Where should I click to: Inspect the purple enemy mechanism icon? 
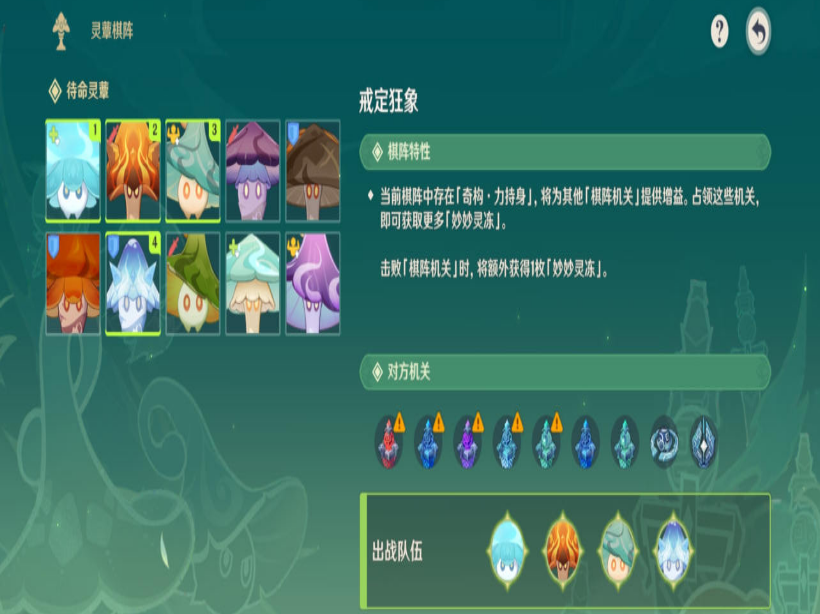click(467, 442)
